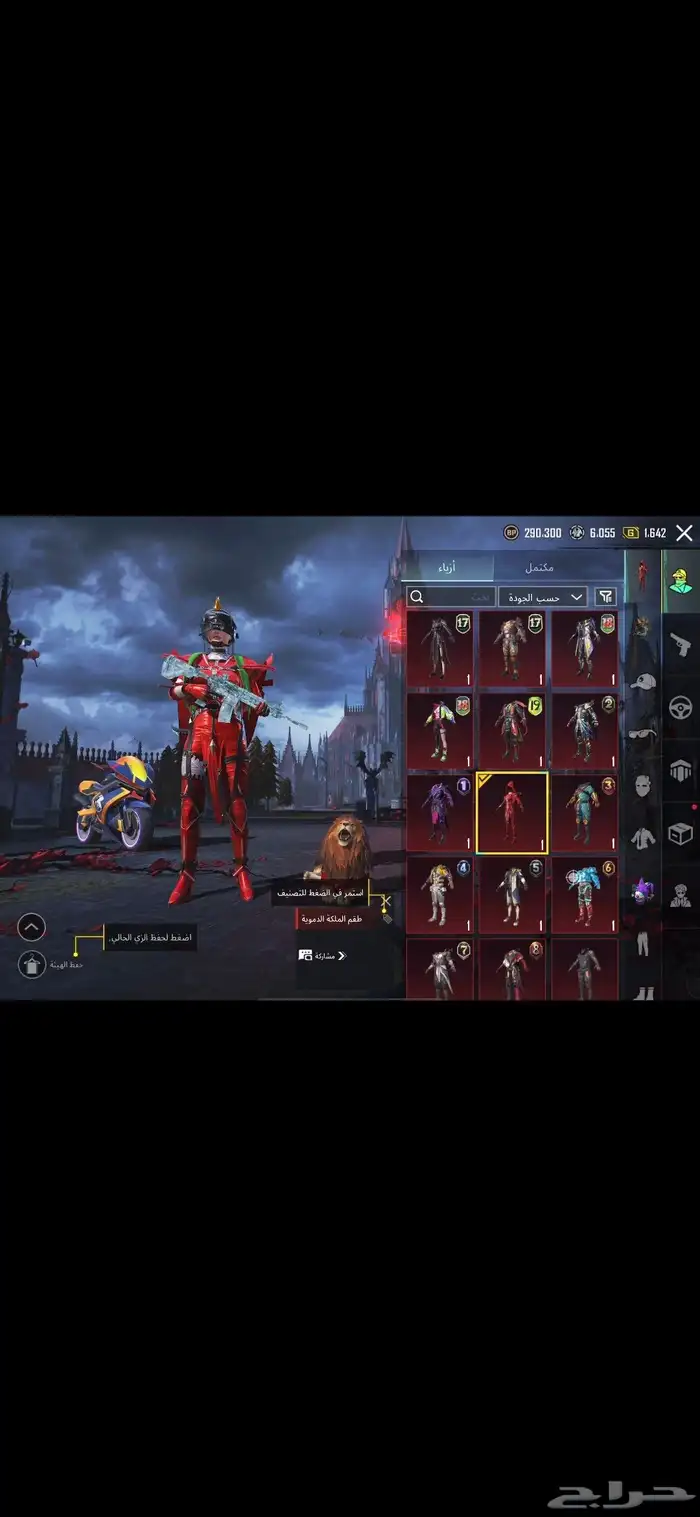Show the sunglasses subcategory

click(x=643, y=733)
